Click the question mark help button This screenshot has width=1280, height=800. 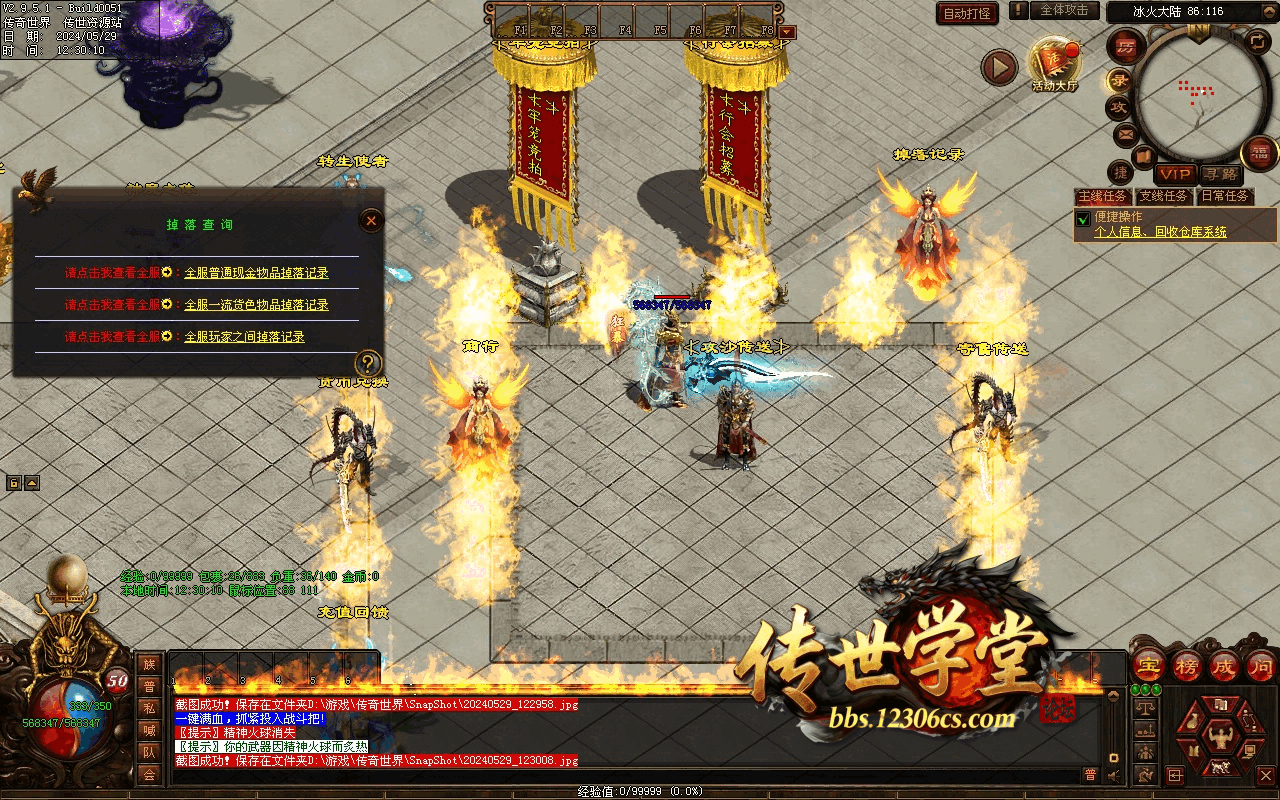pyautogui.click(x=369, y=363)
